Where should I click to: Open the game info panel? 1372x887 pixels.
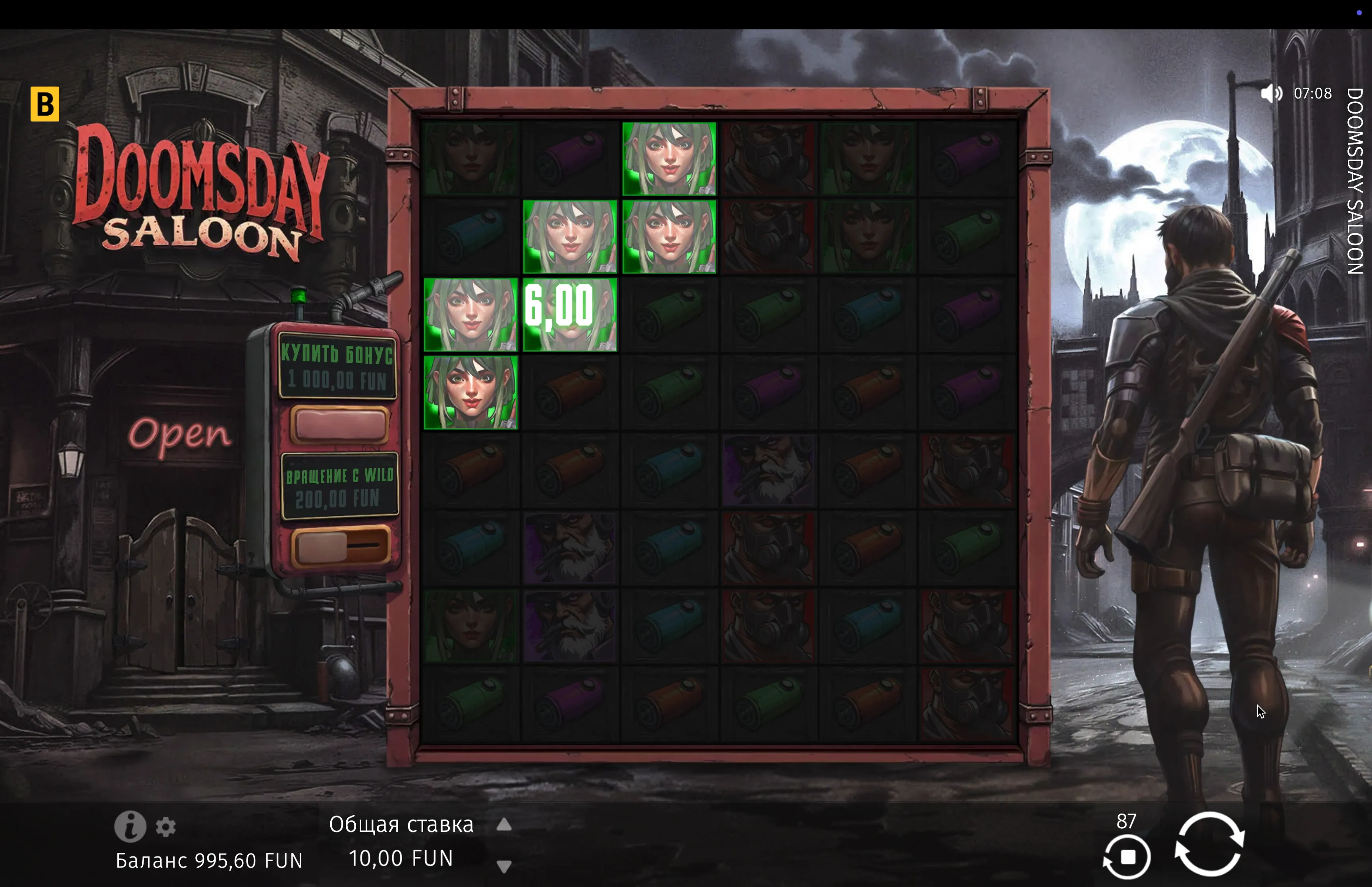(130, 827)
